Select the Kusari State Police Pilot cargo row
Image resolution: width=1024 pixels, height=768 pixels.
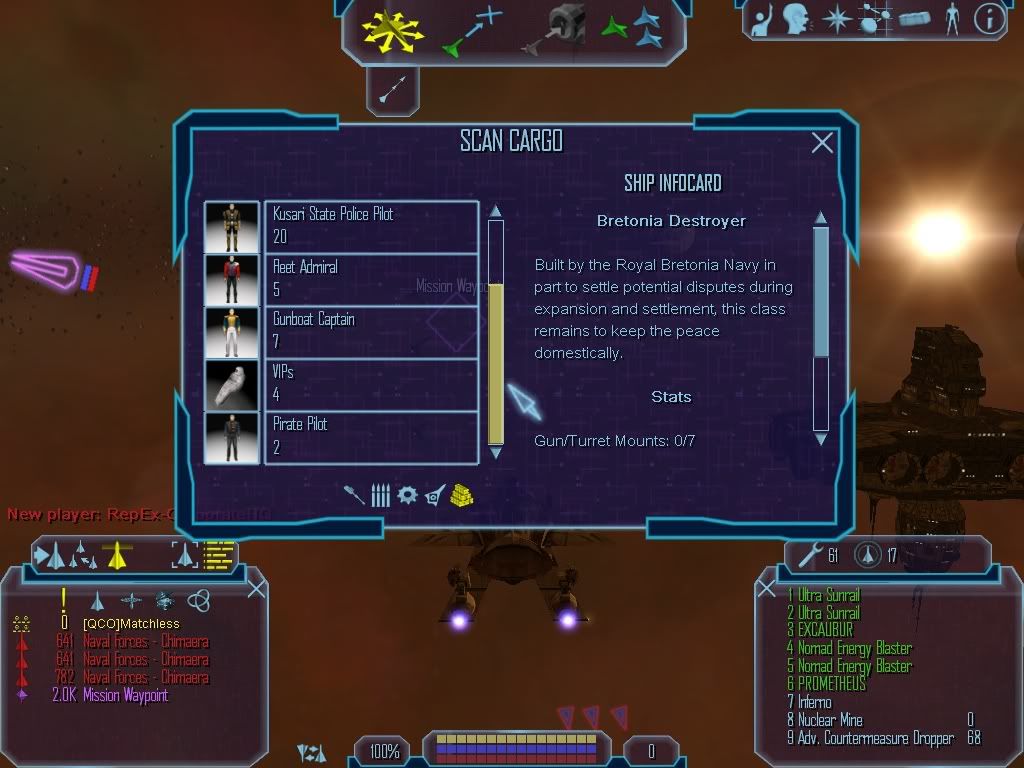pyautogui.click(x=370, y=227)
